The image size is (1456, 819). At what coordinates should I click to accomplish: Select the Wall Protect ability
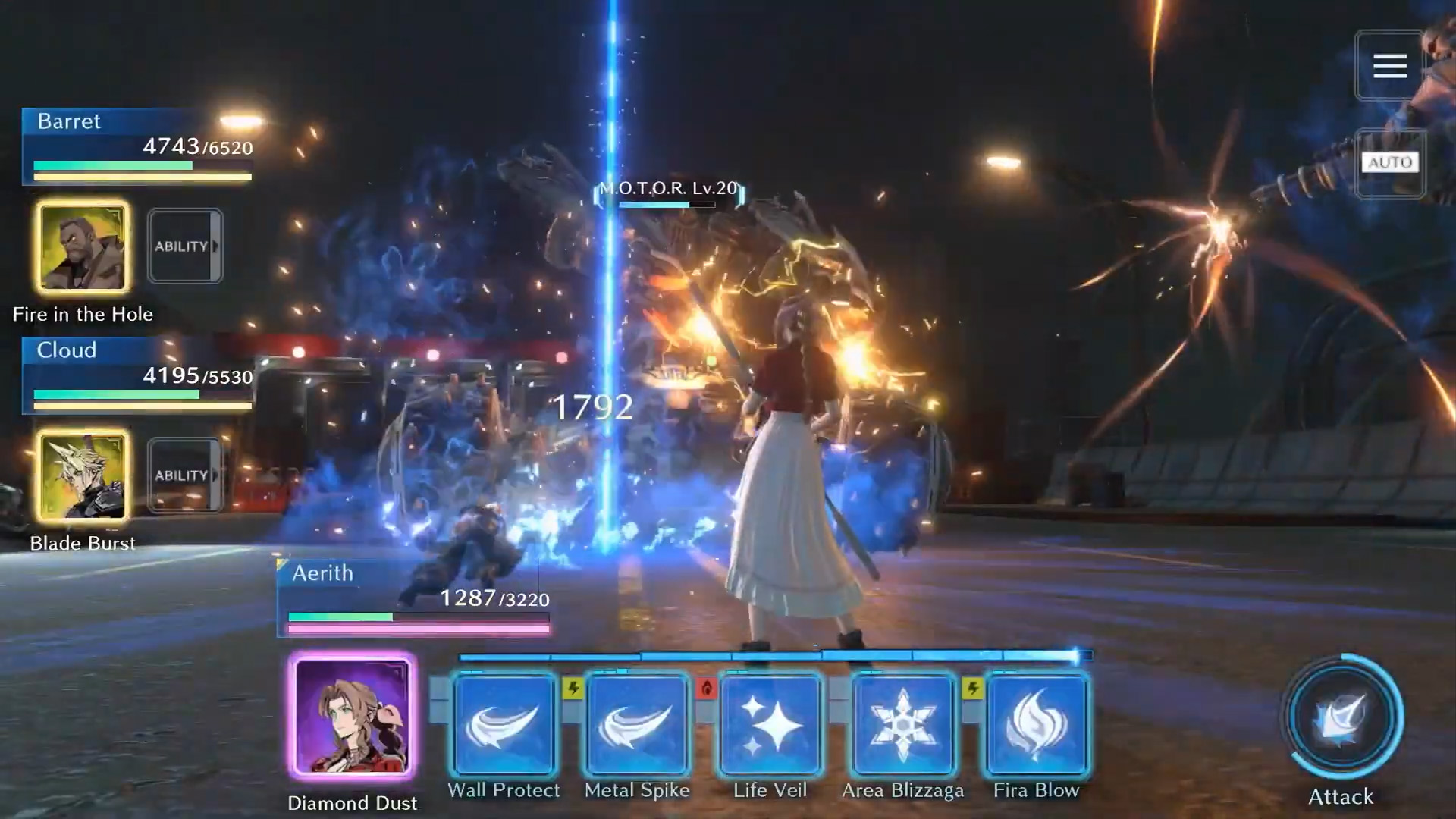504,724
